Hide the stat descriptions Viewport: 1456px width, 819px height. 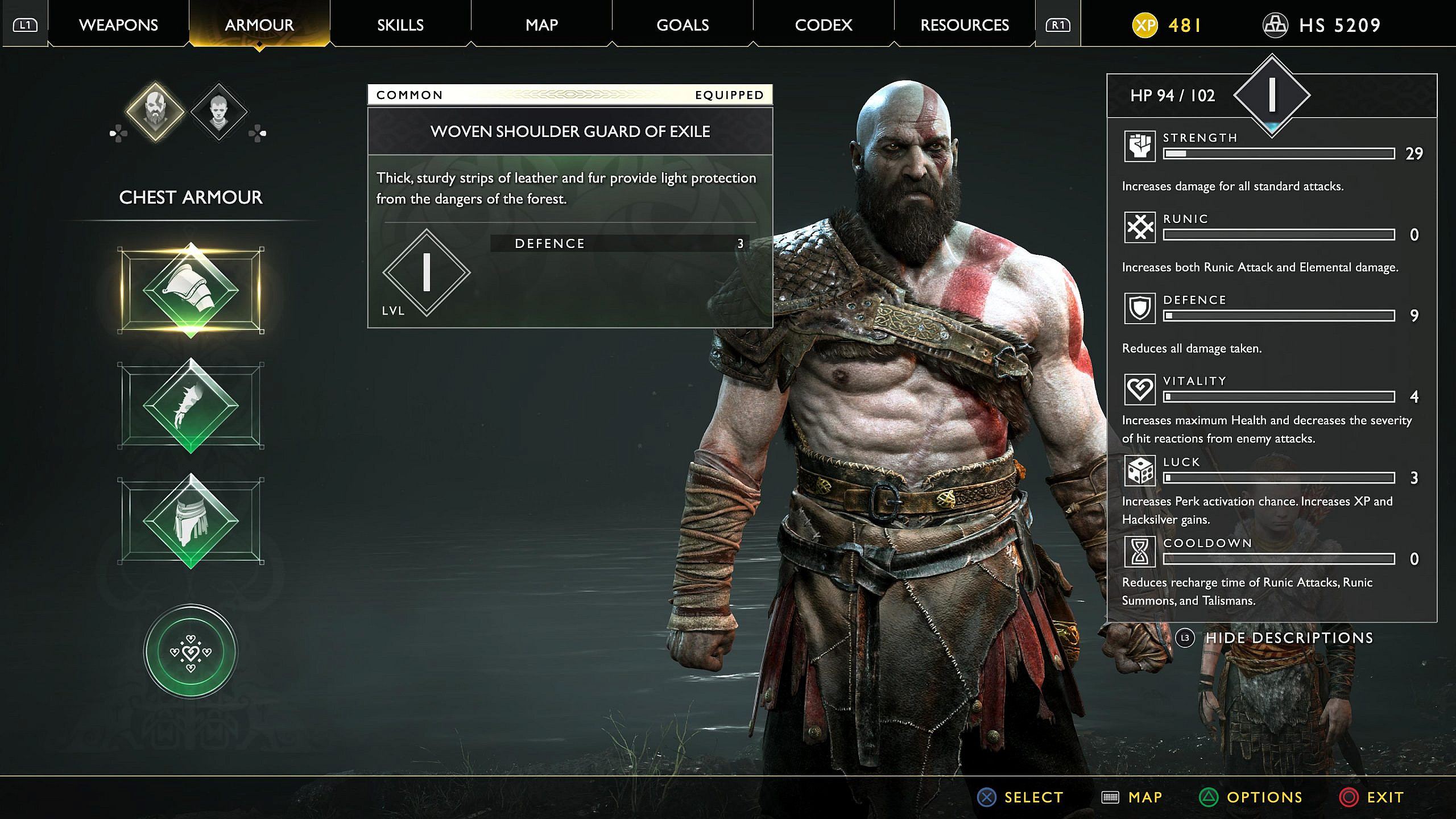tap(1288, 638)
